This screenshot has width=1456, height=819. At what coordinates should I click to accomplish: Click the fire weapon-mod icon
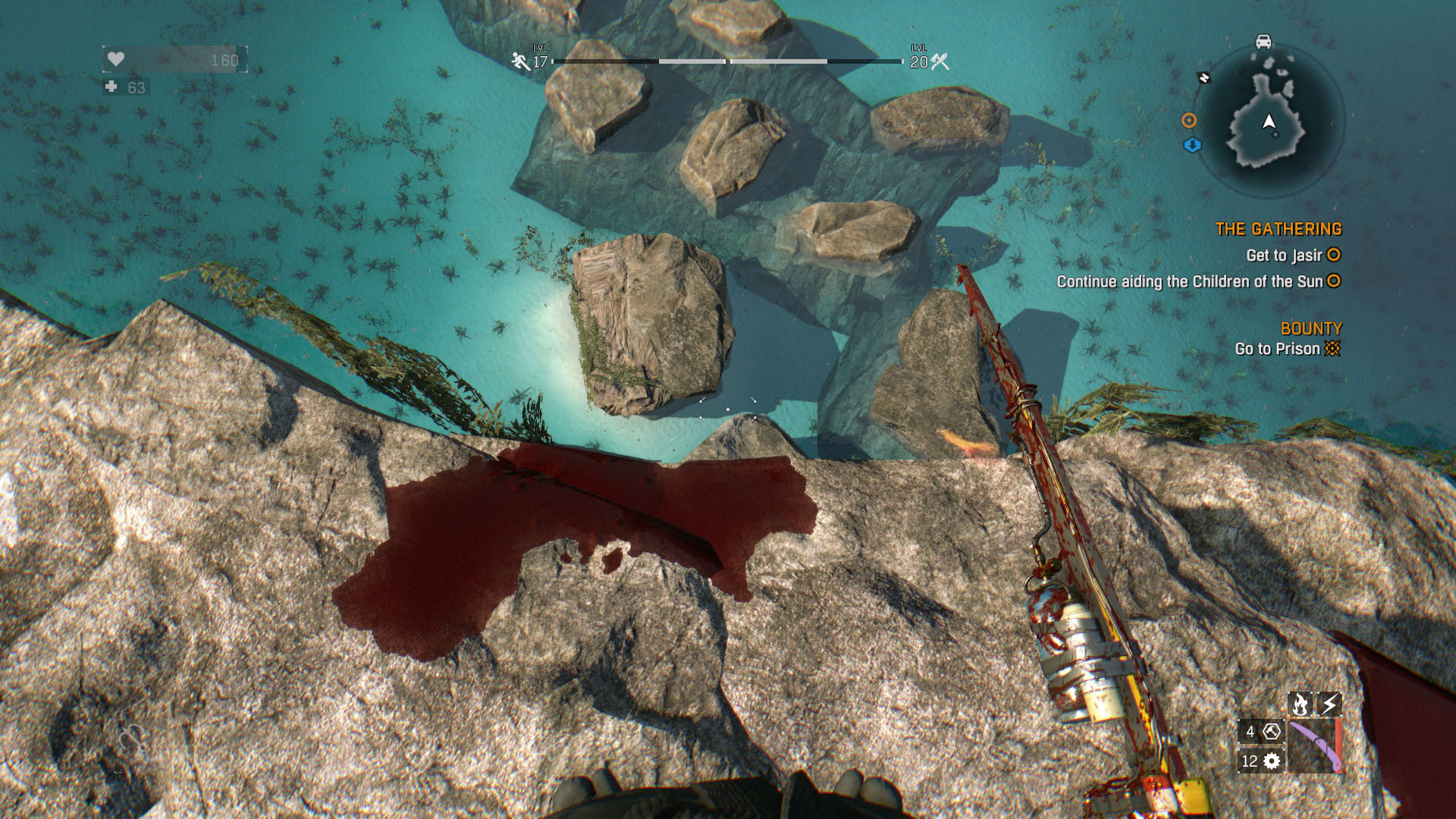[1301, 704]
